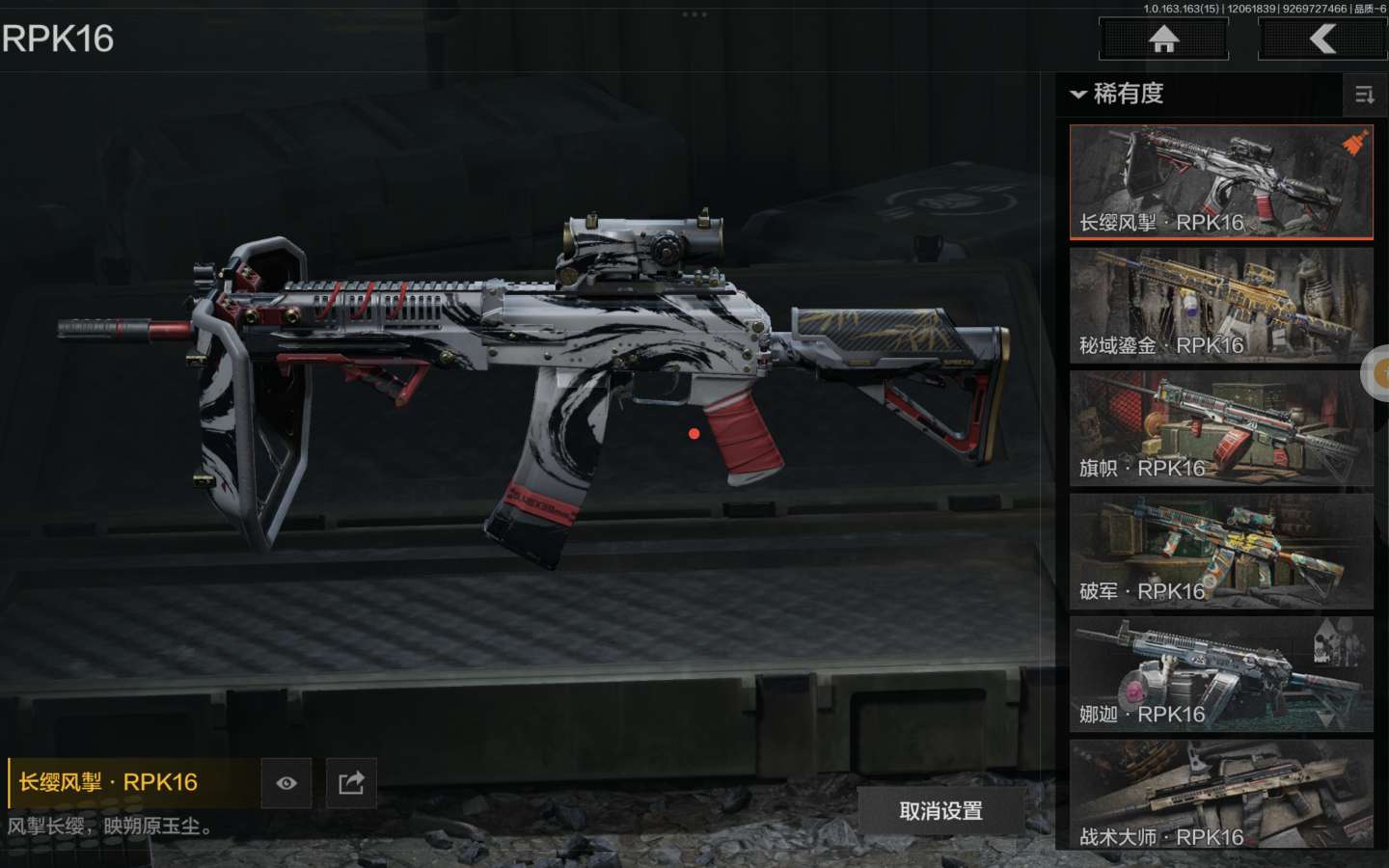
Task: Click the 取消设置 button
Action: (x=940, y=811)
